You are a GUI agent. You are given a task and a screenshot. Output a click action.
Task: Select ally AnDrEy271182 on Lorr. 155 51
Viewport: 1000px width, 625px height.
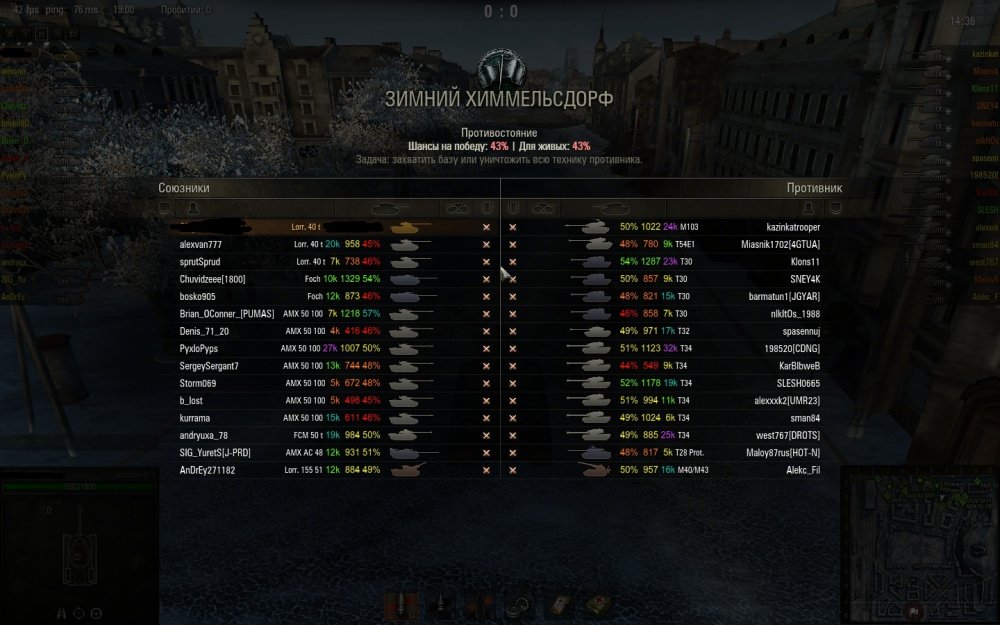click(208, 470)
